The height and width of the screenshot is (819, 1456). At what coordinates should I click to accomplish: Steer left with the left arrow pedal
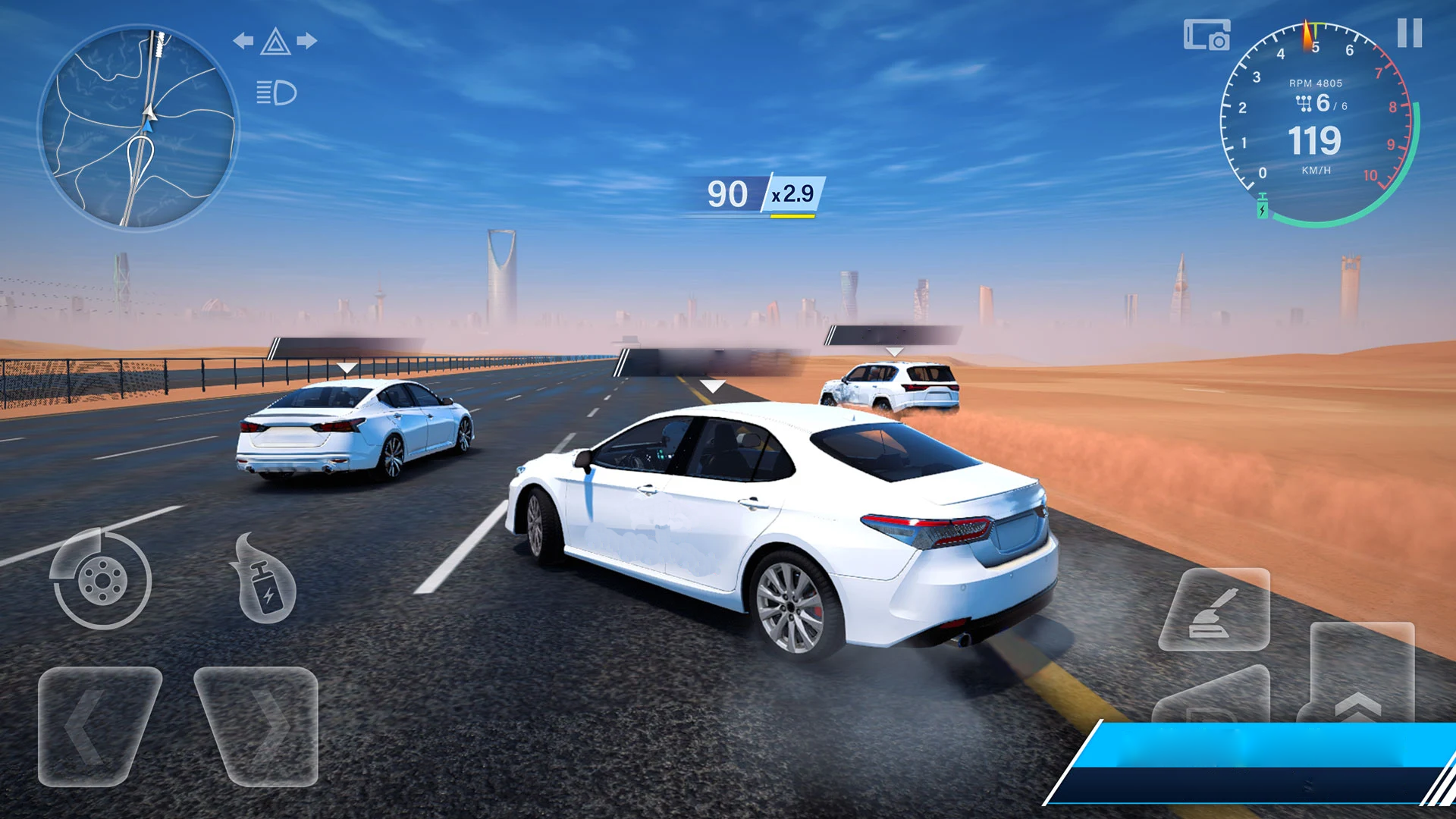tap(99, 726)
